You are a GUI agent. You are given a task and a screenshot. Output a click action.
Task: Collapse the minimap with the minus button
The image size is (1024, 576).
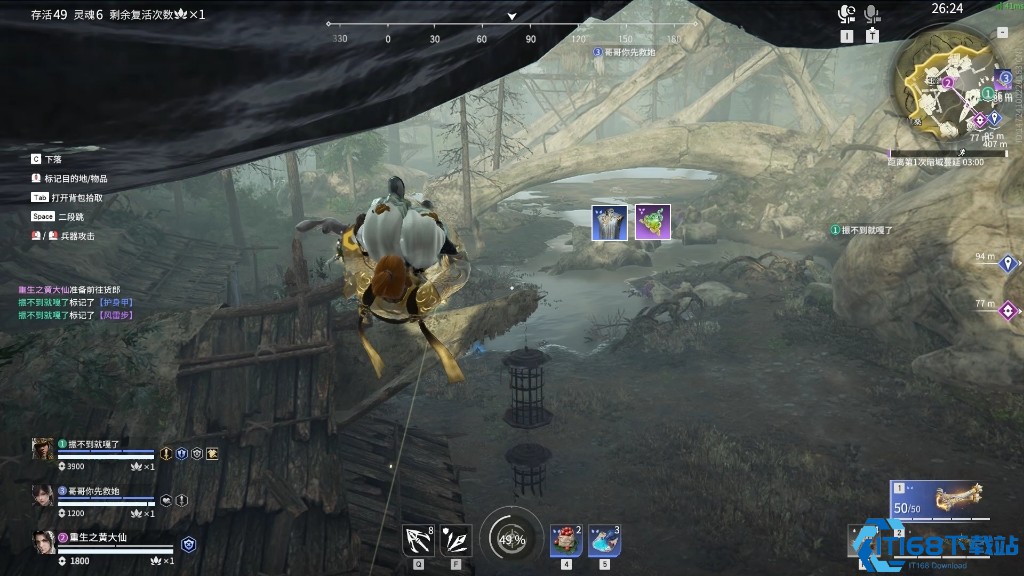tap(1002, 33)
